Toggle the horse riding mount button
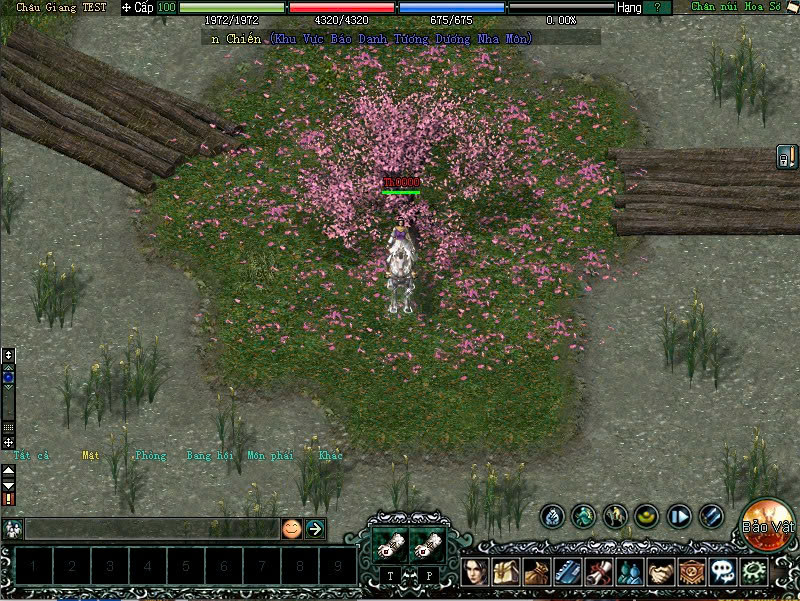The height and width of the screenshot is (601, 800). pos(615,516)
